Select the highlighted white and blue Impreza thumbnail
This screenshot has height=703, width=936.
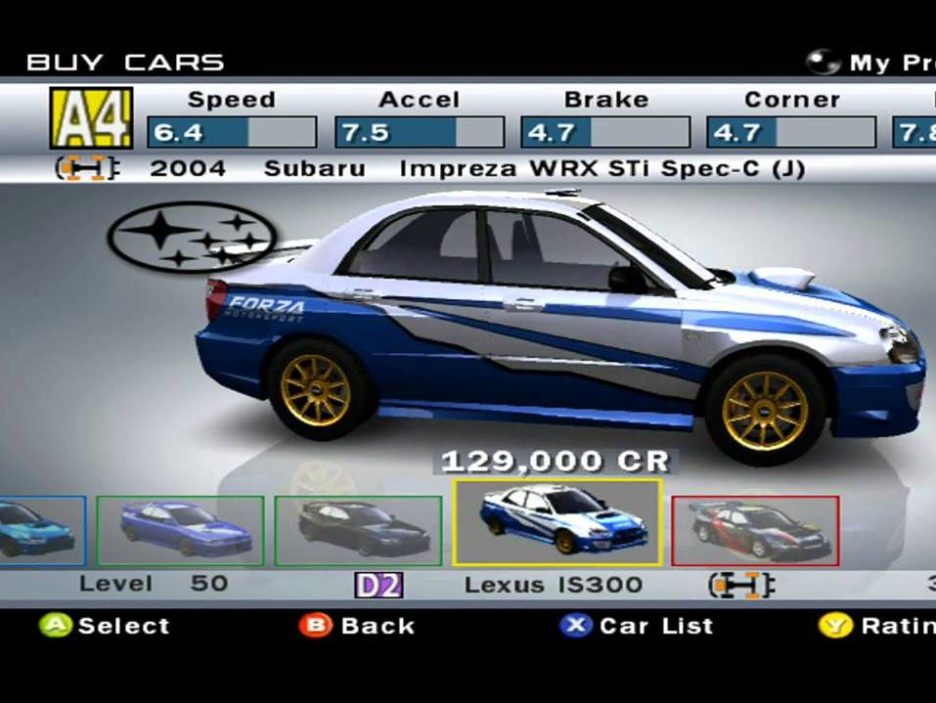[x=557, y=522]
